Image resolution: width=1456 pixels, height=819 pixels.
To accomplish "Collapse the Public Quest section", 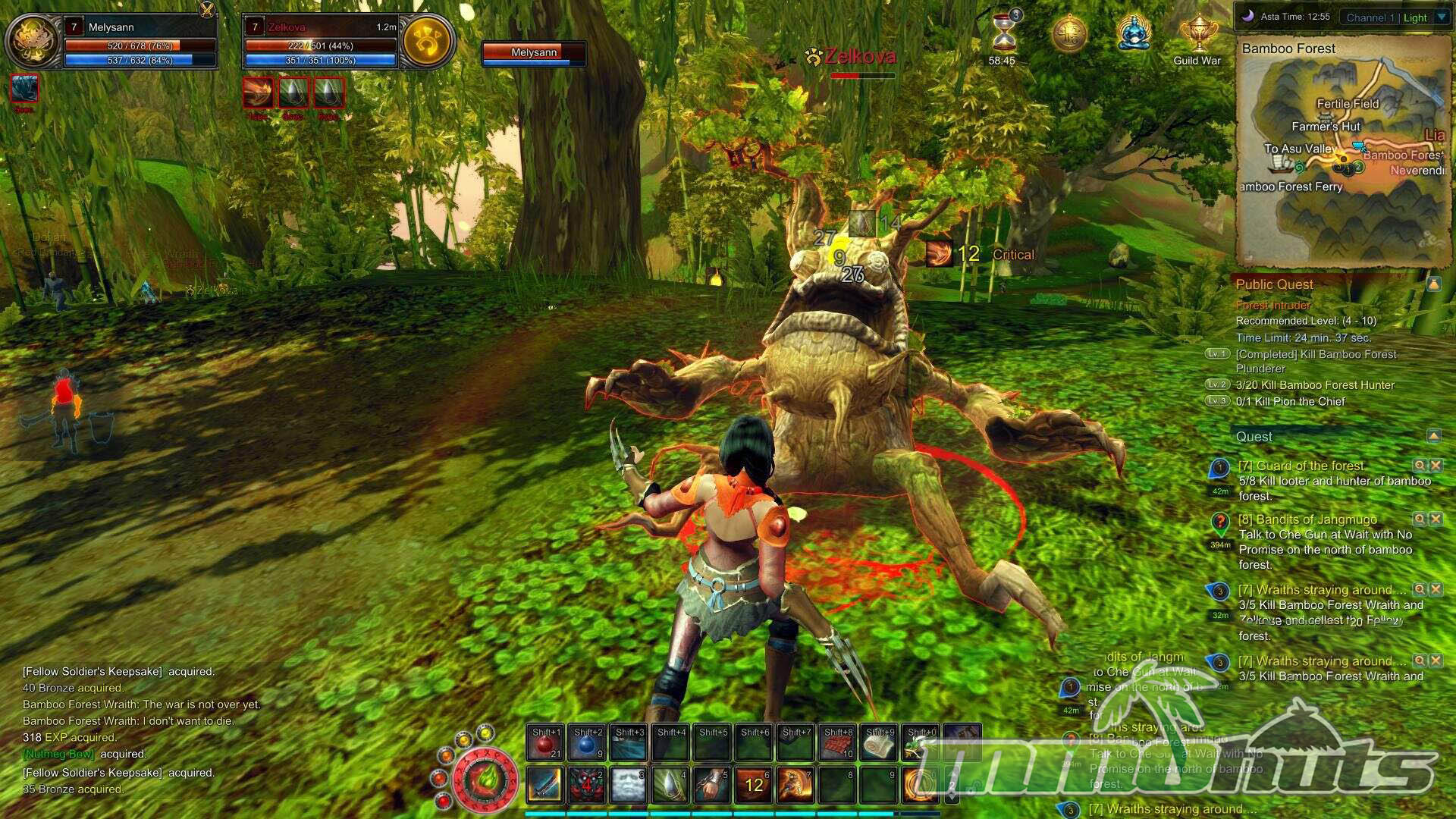I will pos(1433,284).
